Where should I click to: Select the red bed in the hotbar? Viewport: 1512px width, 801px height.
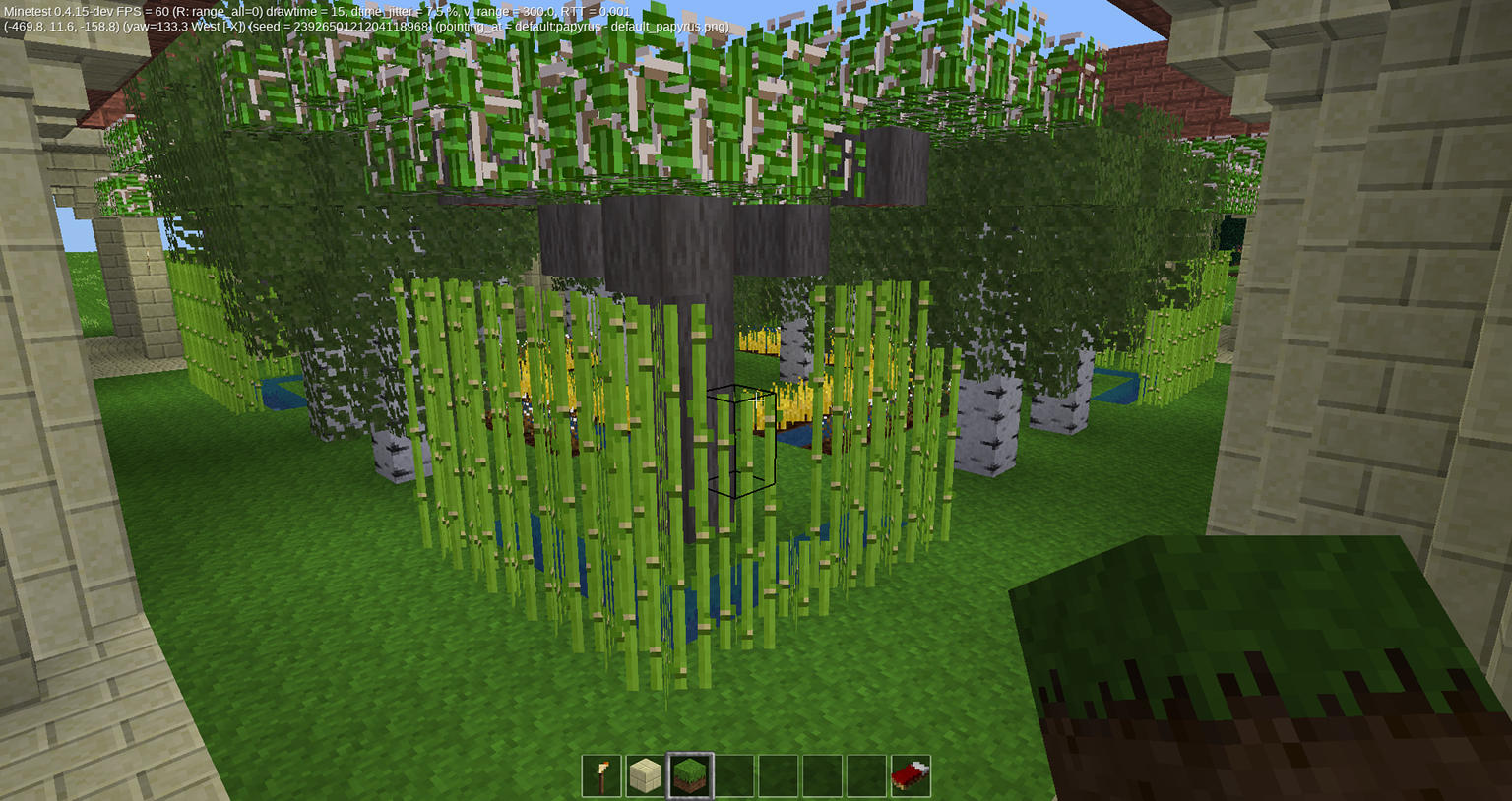point(911,775)
